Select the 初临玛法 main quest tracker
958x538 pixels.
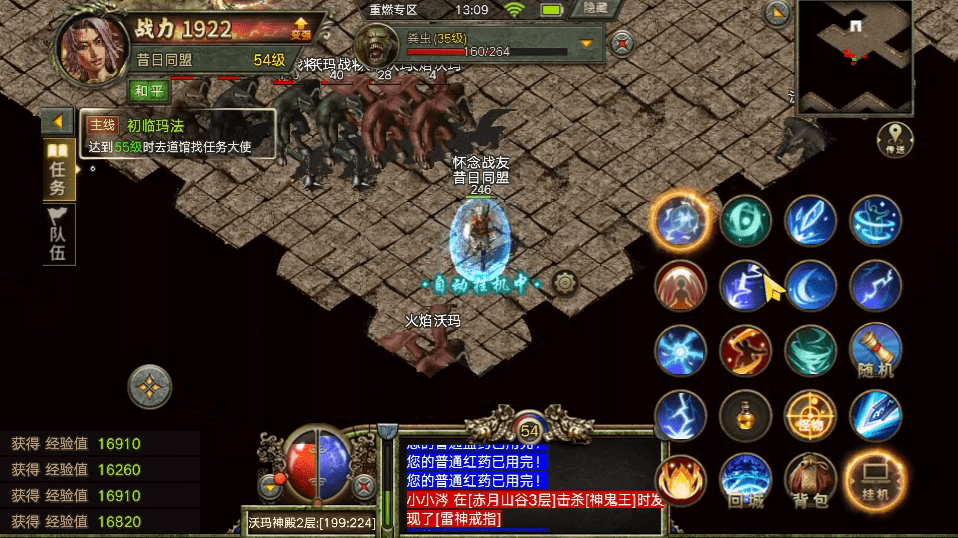click(177, 135)
